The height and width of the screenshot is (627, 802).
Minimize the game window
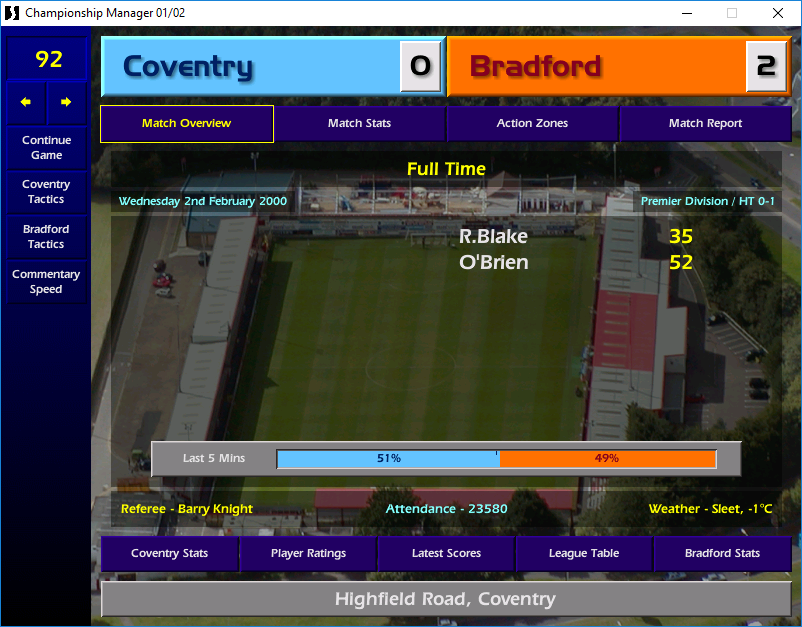pyautogui.click(x=686, y=13)
